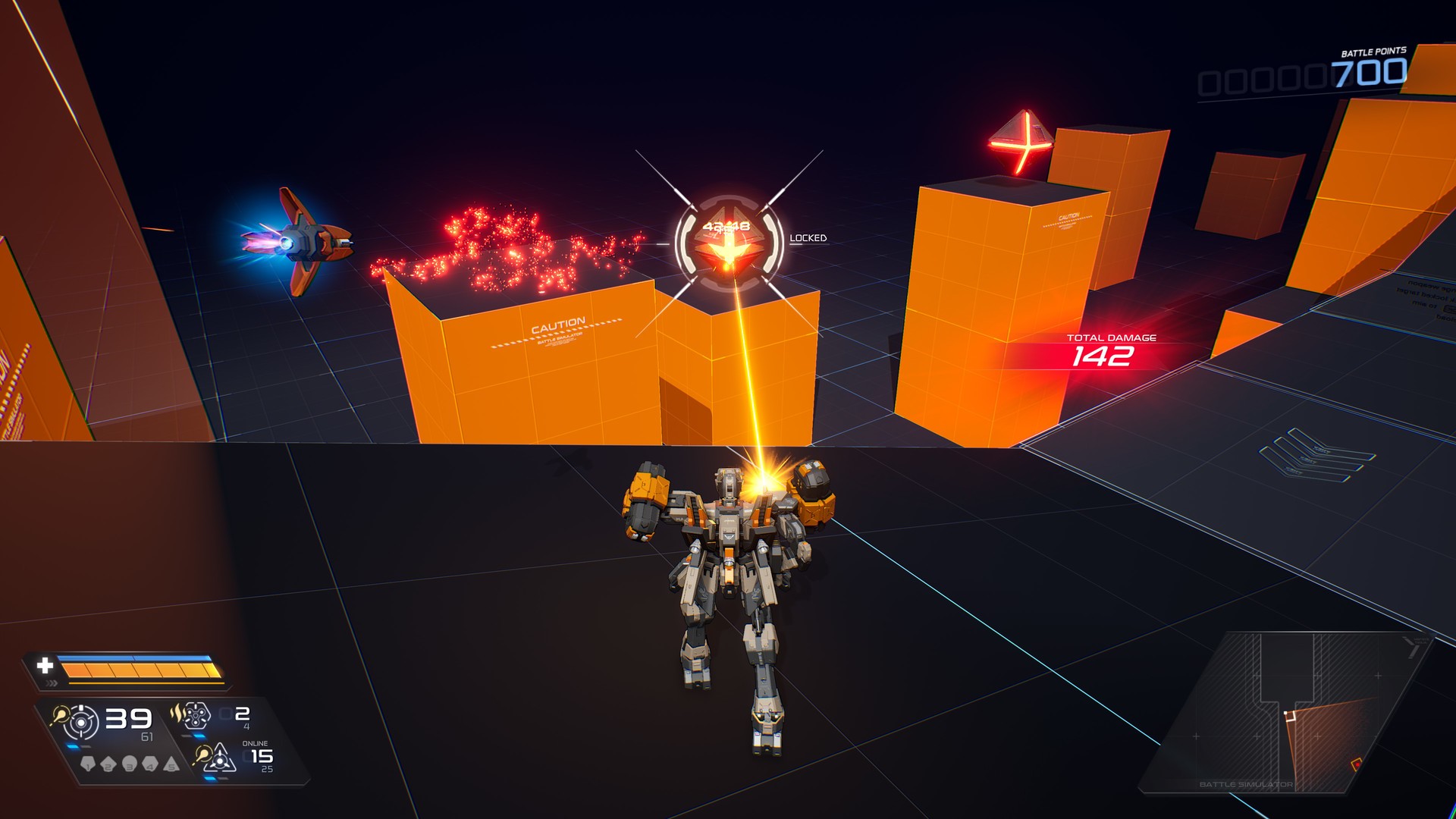The height and width of the screenshot is (819, 1456).
Task: Toggle ammo slot 3 in the weapon tray
Action: coord(129,764)
